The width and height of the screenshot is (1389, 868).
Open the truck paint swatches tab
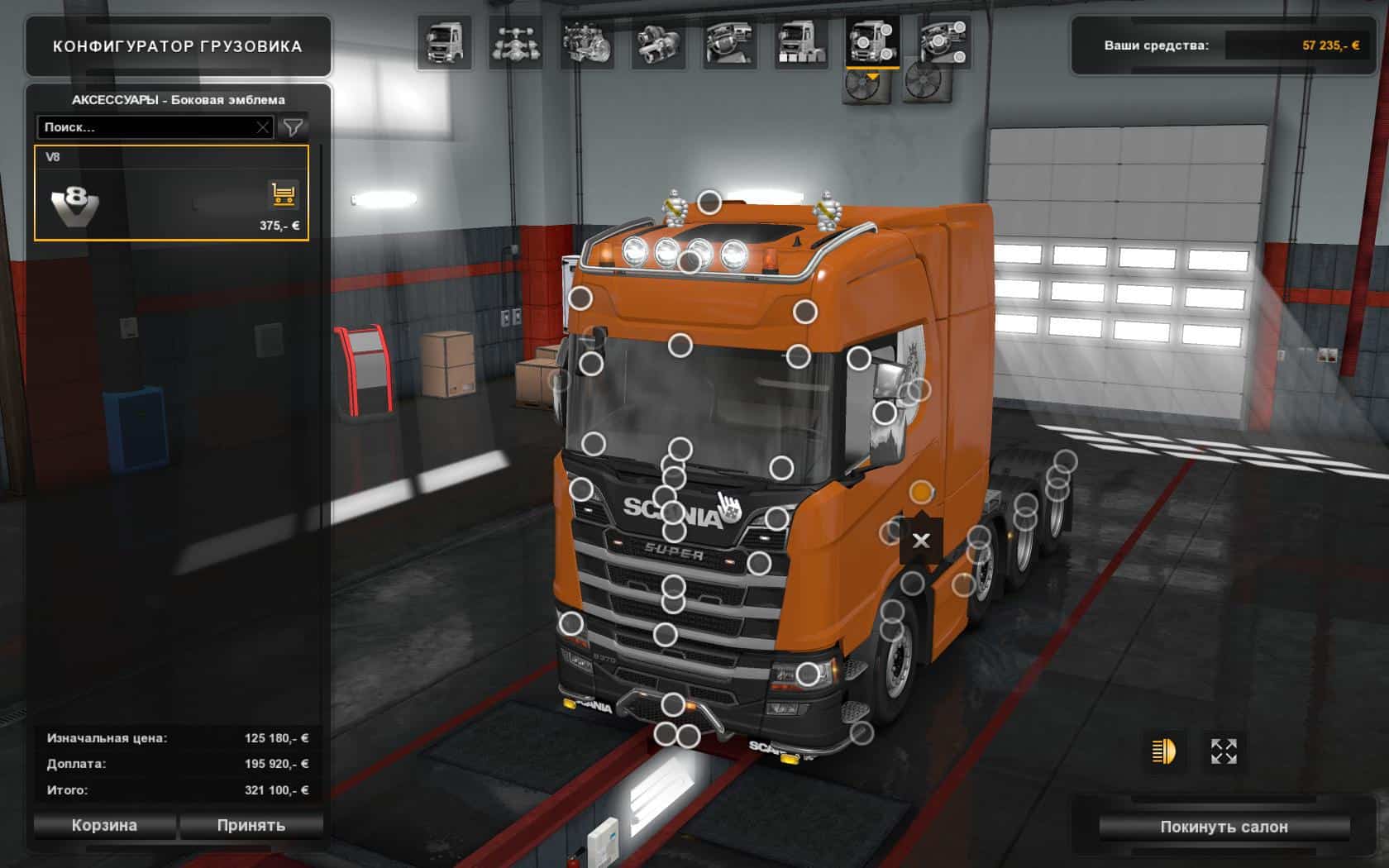click(800, 42)
